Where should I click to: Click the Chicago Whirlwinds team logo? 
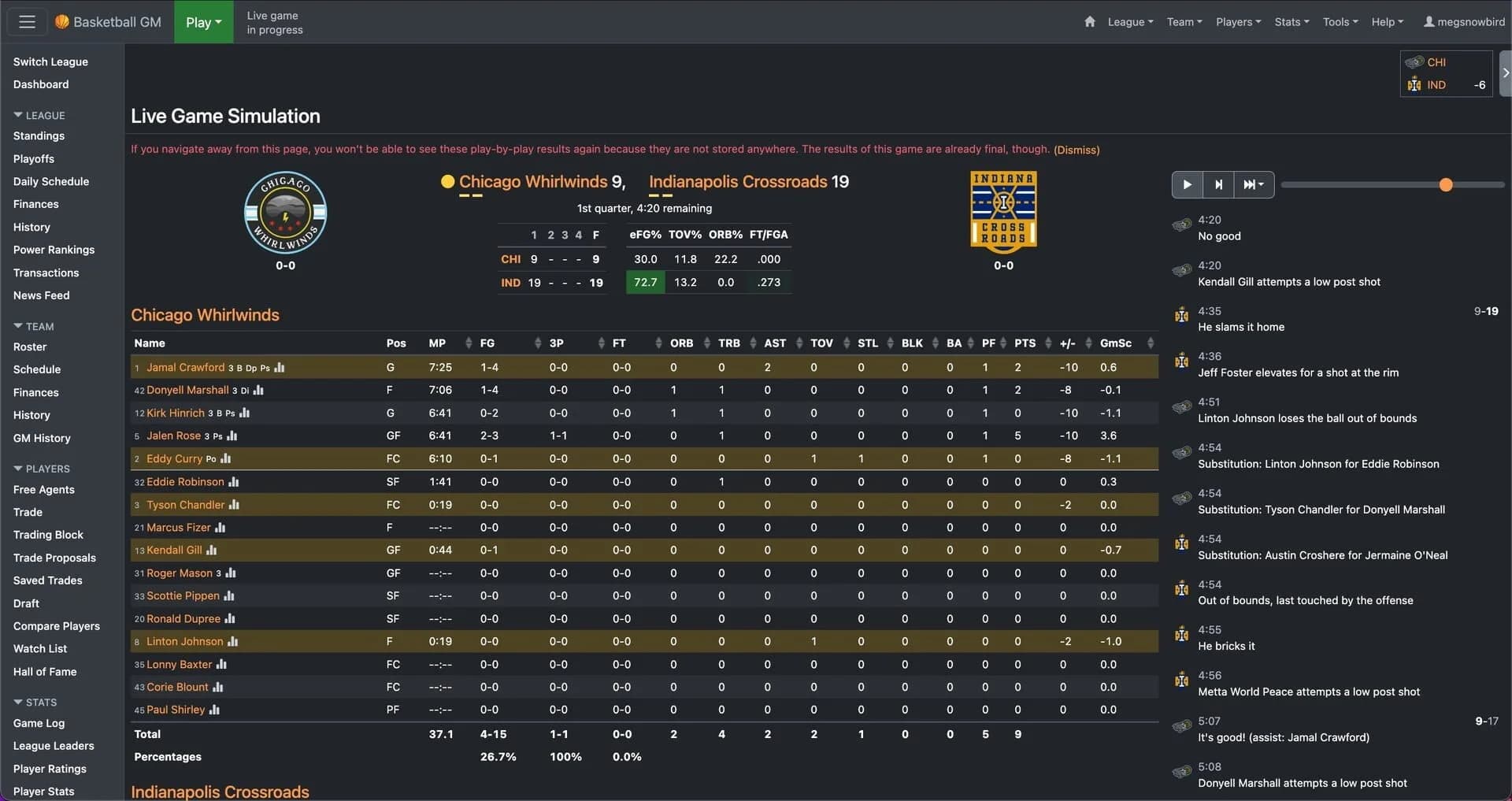tap(285, 213)
